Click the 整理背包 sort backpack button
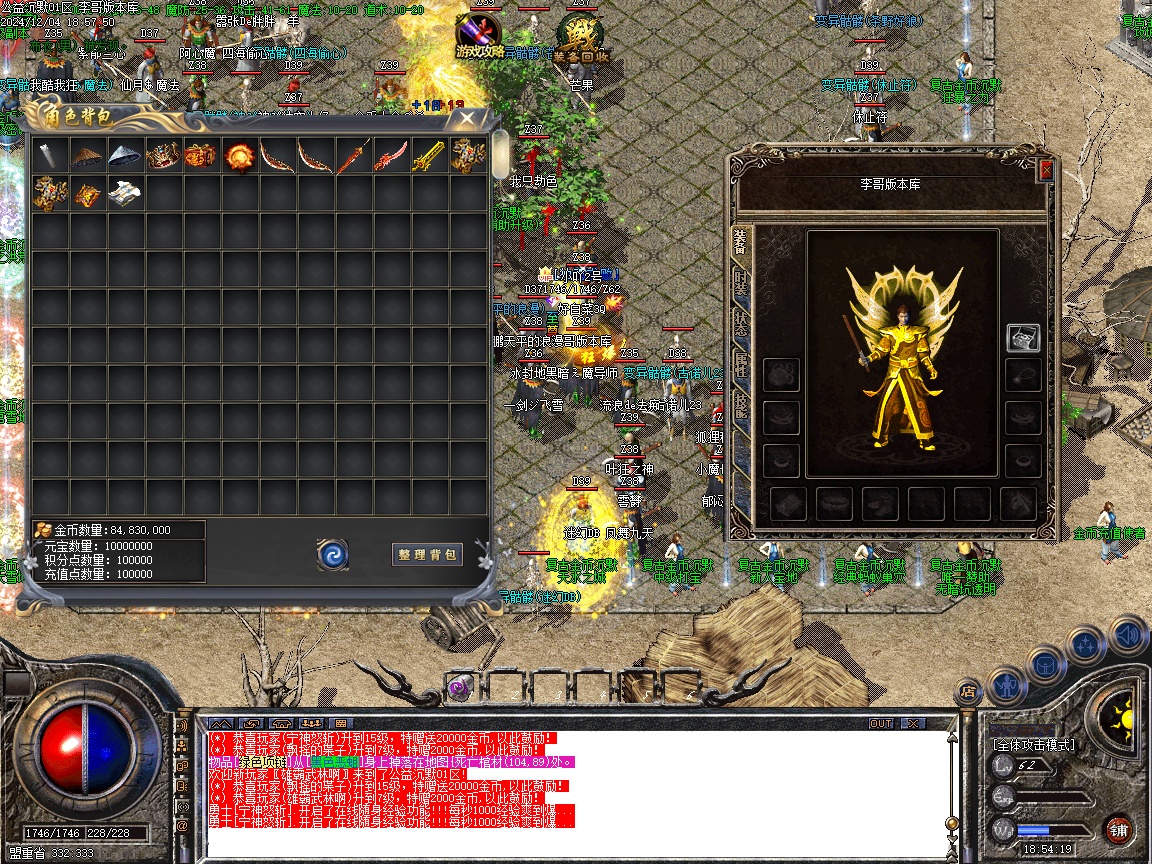Image resolution: width=1152 pixels, height=864 pixels. click(427, 554)
